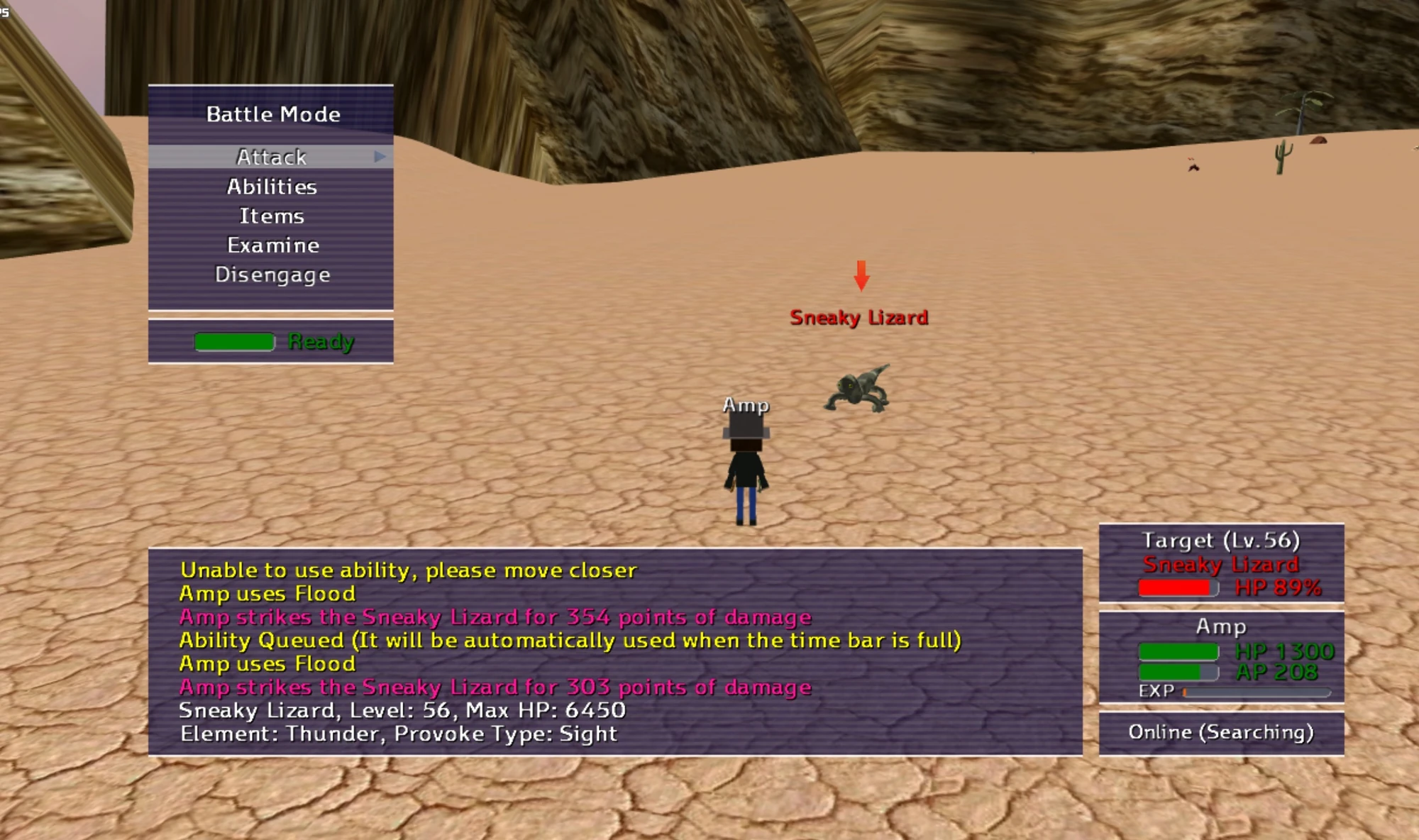Click Amp's name label above his head
The image size is (1419, 840).
tap(744, 407)
